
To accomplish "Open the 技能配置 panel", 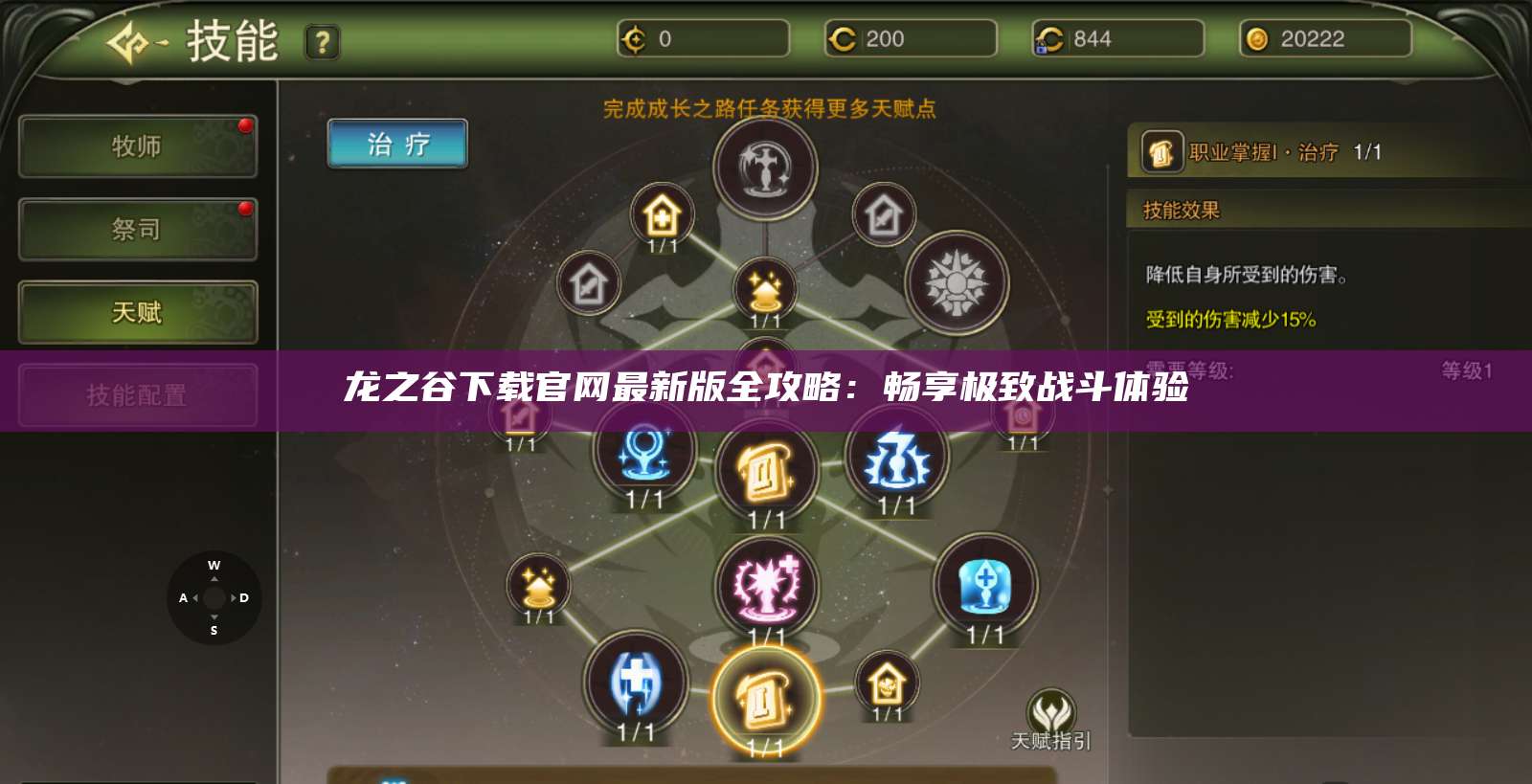I will pos(137,394).
